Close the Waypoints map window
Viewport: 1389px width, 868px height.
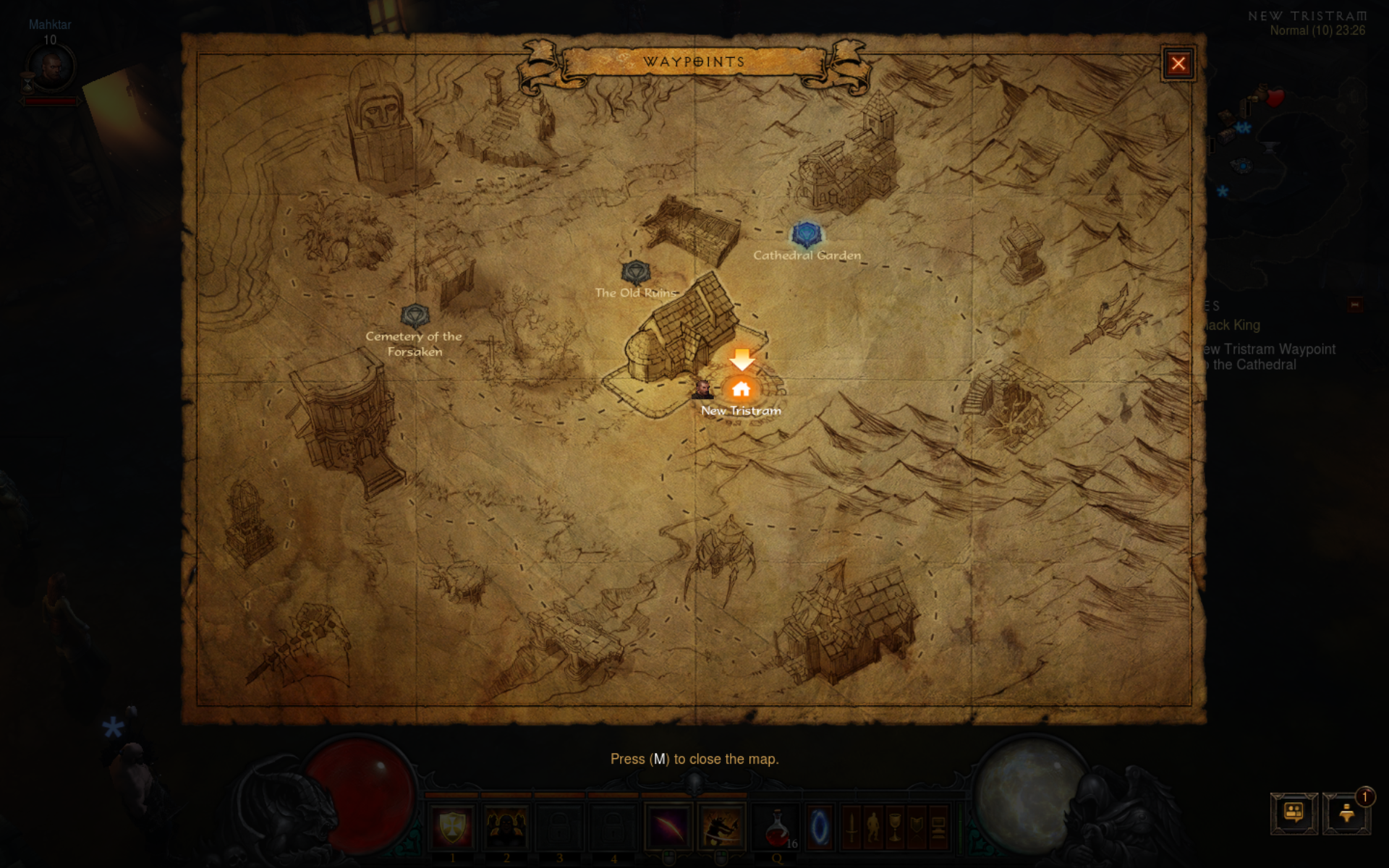tap(1178, 64)
